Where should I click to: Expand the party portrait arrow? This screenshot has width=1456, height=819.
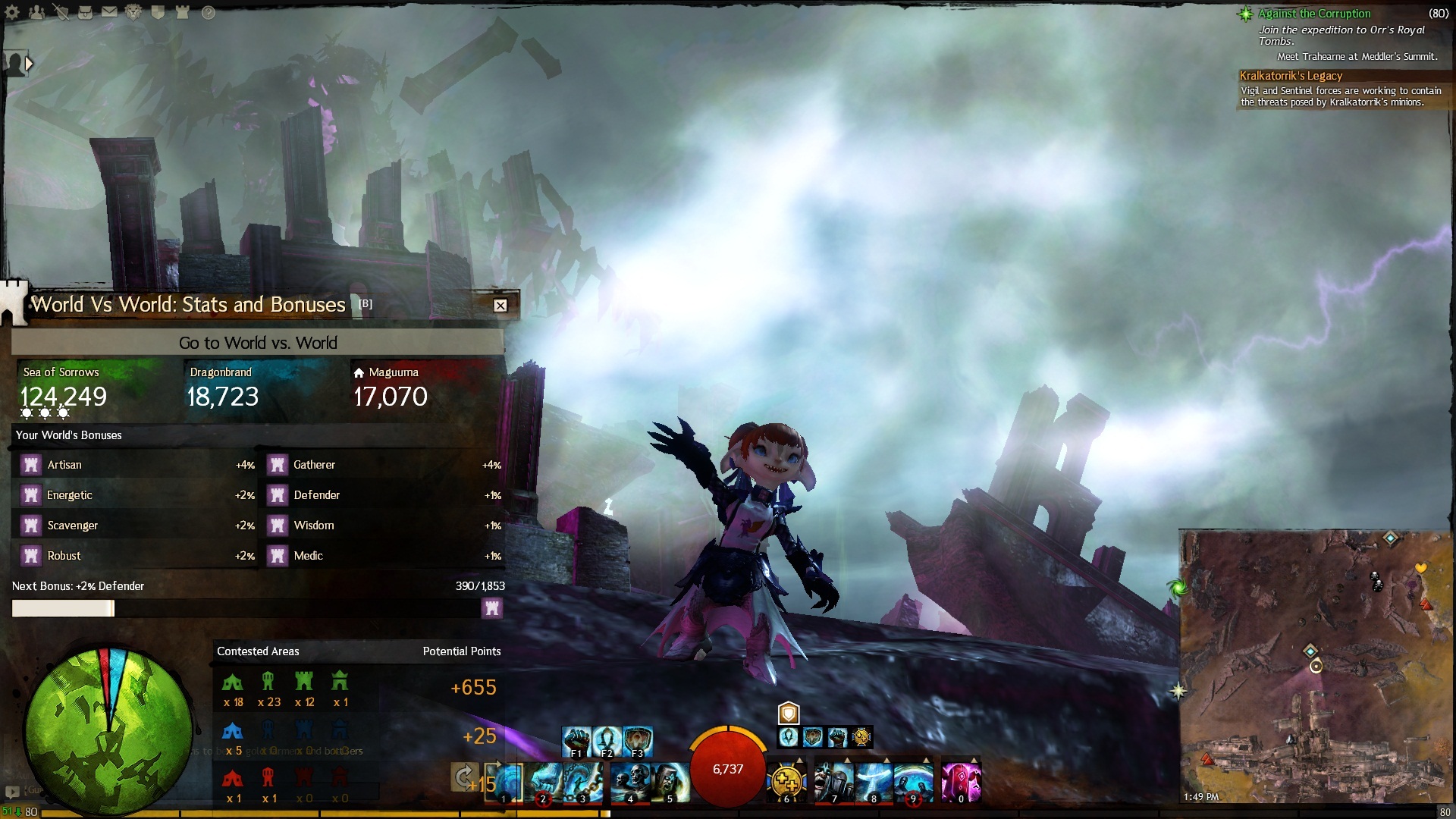coord(29,64)
